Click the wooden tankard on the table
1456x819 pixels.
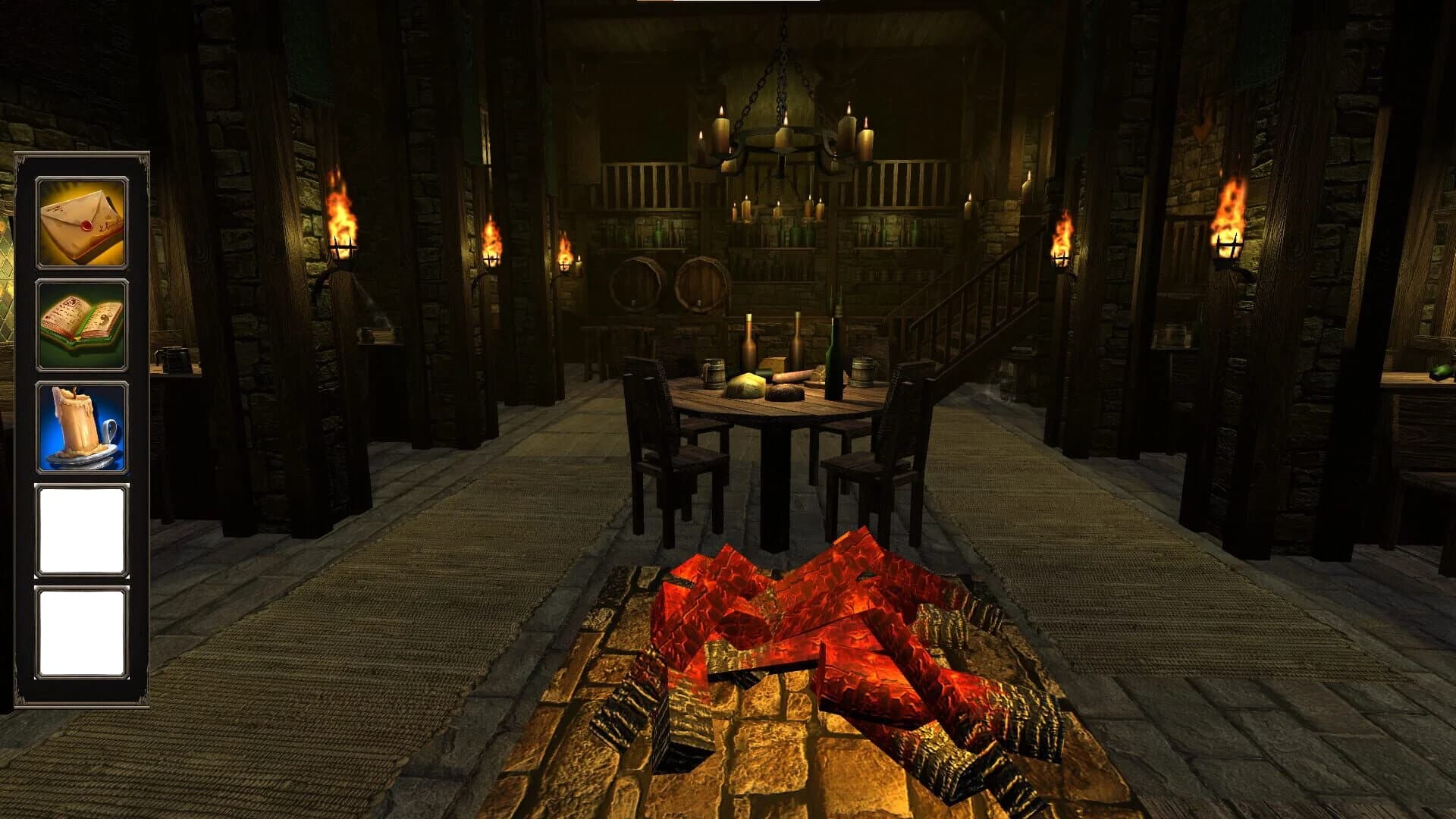(x=713, y=372)
